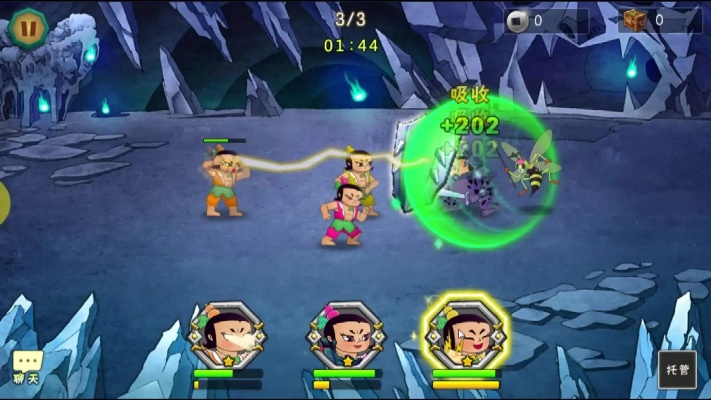Toggle auto-battle with the 托管 button
Image resolution: width=711 pixels, height=400 pixels.
tap(677, 369)
